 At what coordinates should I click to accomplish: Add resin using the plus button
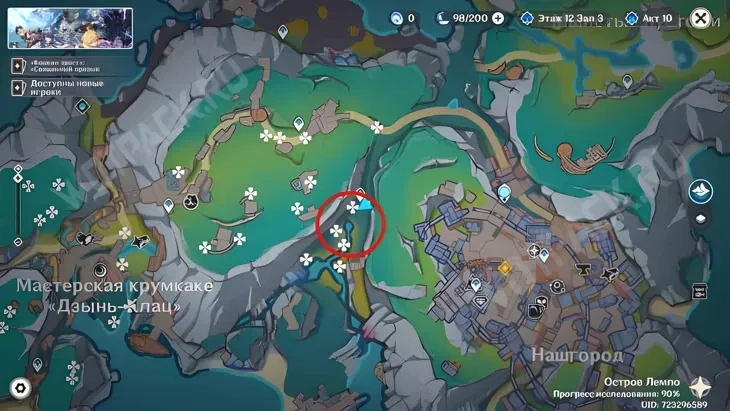[x=497, y=18]
